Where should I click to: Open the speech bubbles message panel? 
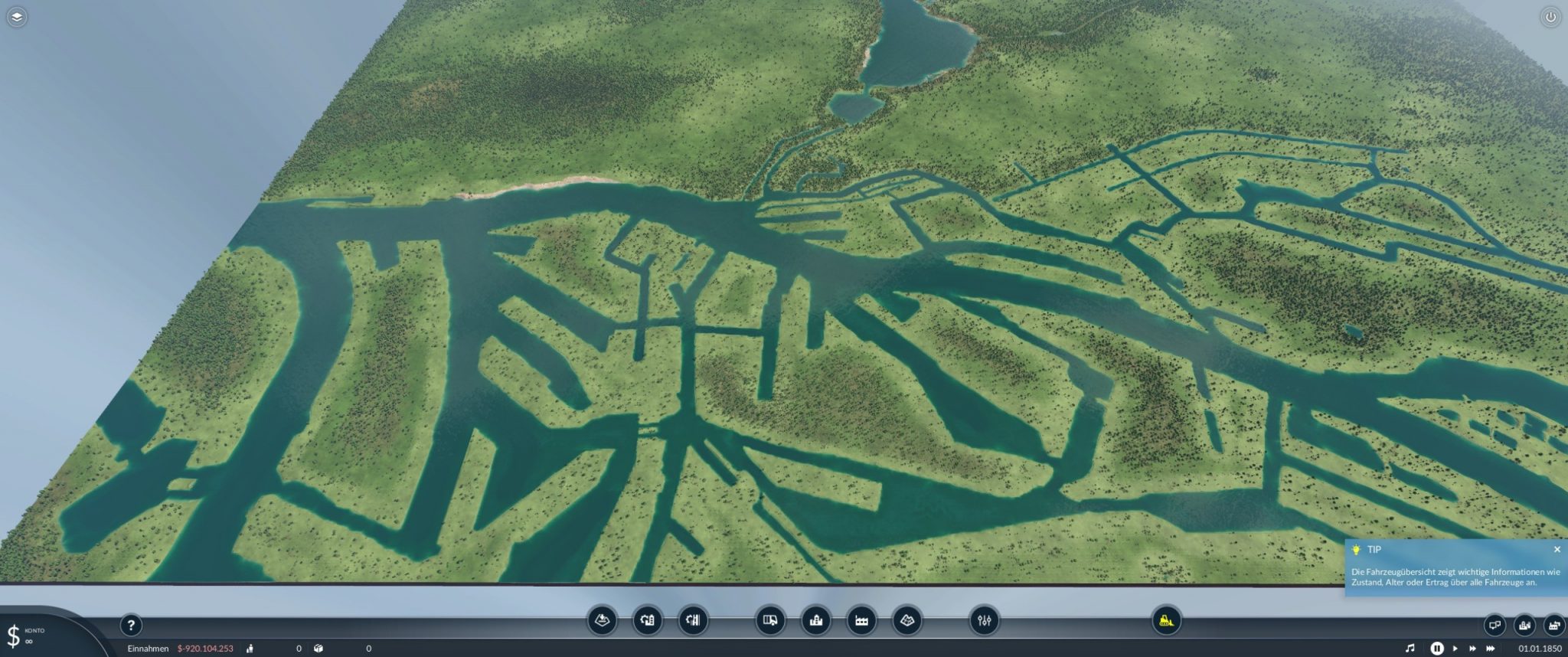[x=1494, y=626]
